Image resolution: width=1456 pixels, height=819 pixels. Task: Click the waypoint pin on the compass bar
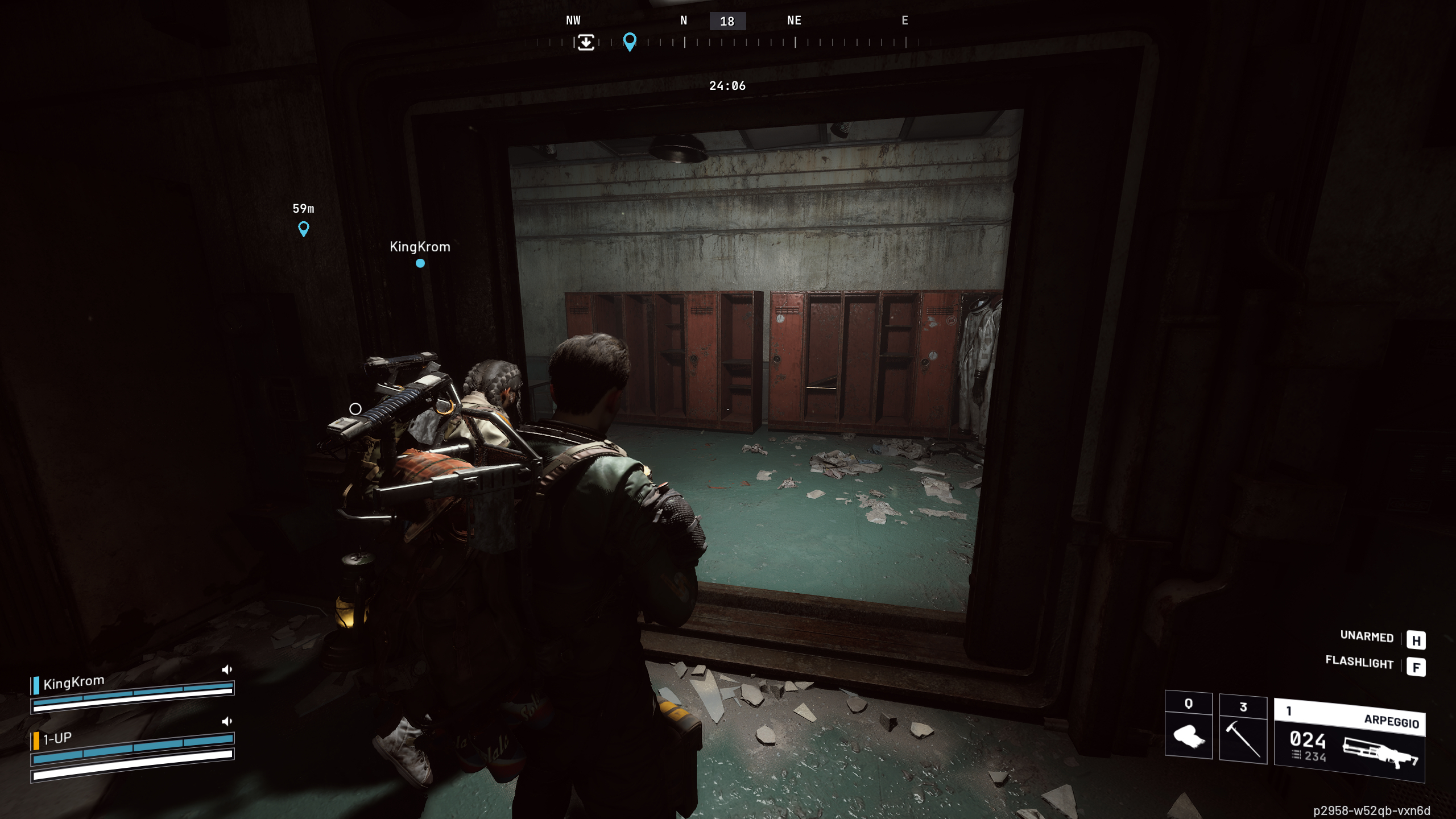pyautogui.click(x=629, y=41)
